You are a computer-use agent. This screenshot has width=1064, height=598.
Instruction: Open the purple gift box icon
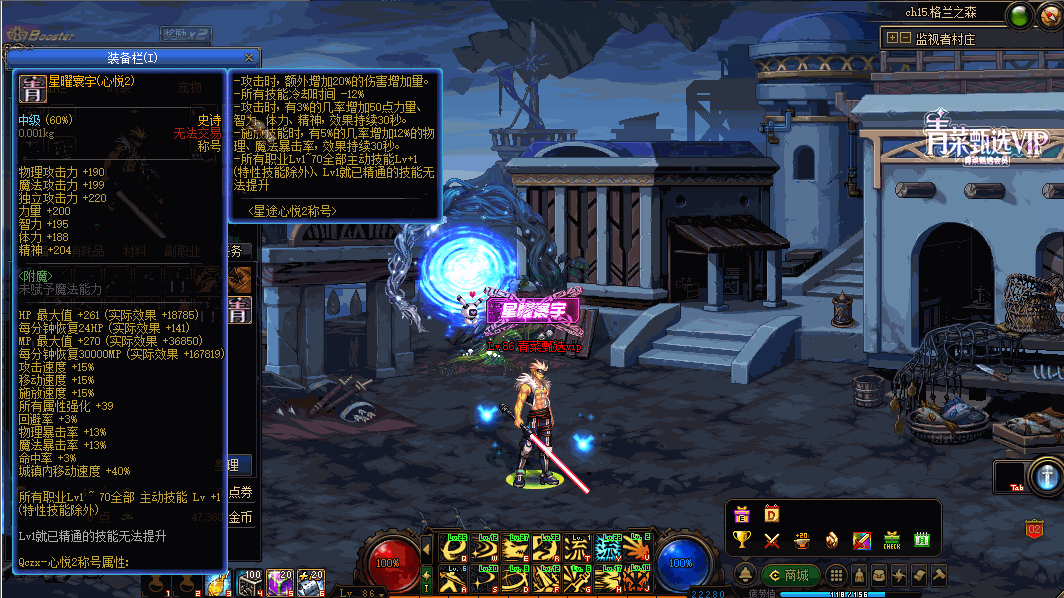coord(742,514)
